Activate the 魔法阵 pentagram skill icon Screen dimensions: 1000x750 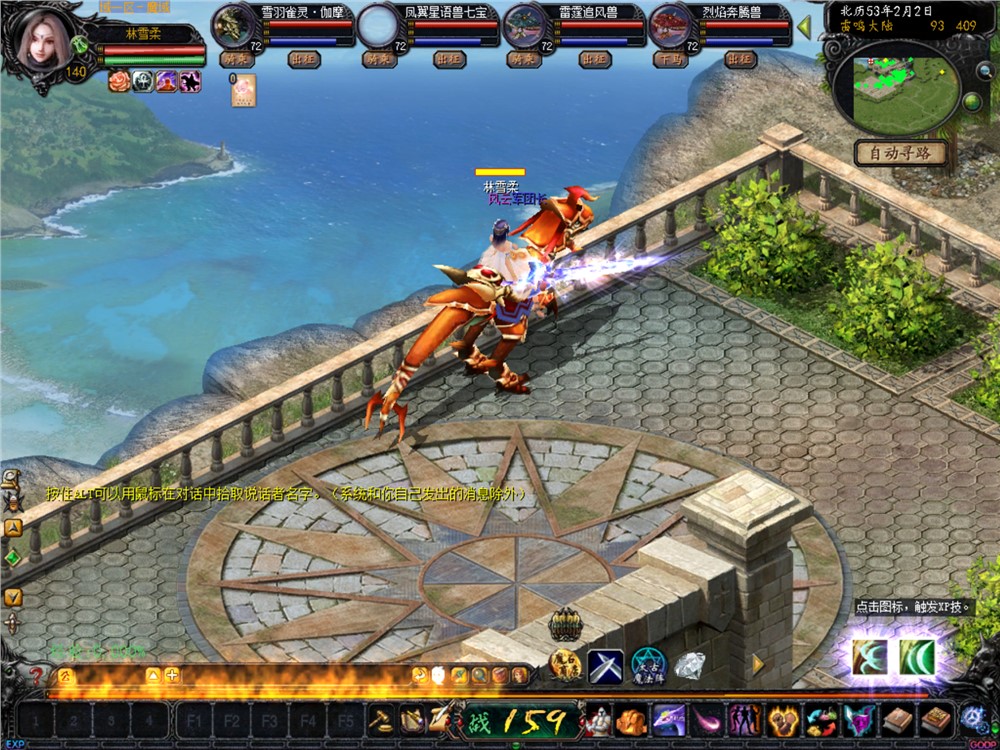point(648,664)
